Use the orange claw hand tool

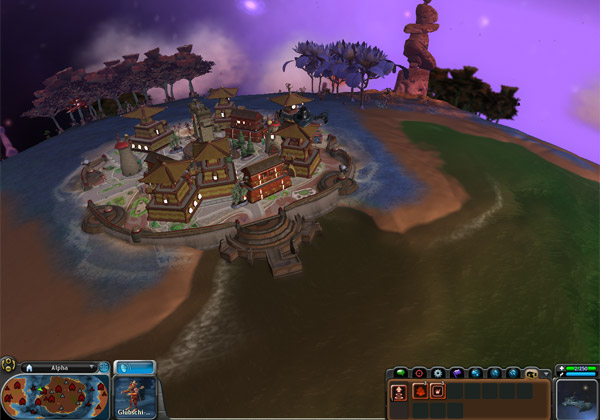tap(437, 391)
